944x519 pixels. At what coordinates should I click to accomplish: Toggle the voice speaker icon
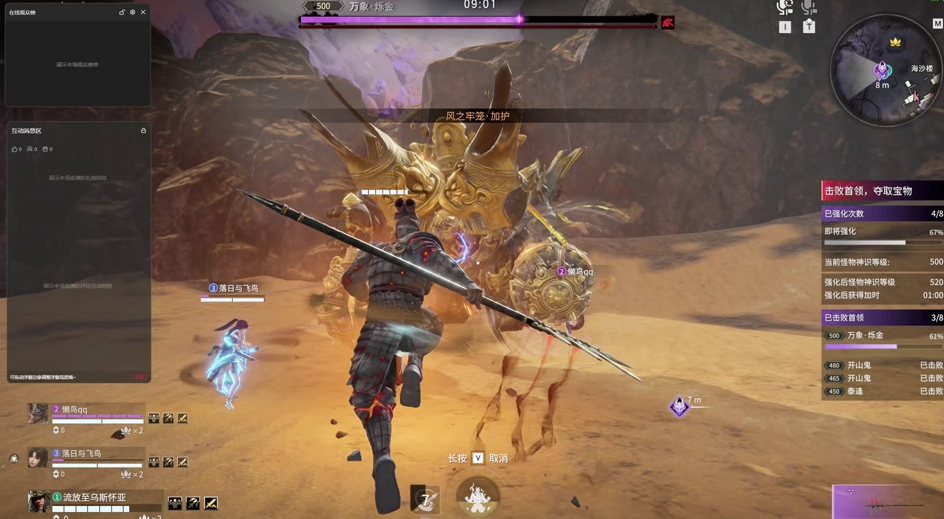[x=784, y=8]
